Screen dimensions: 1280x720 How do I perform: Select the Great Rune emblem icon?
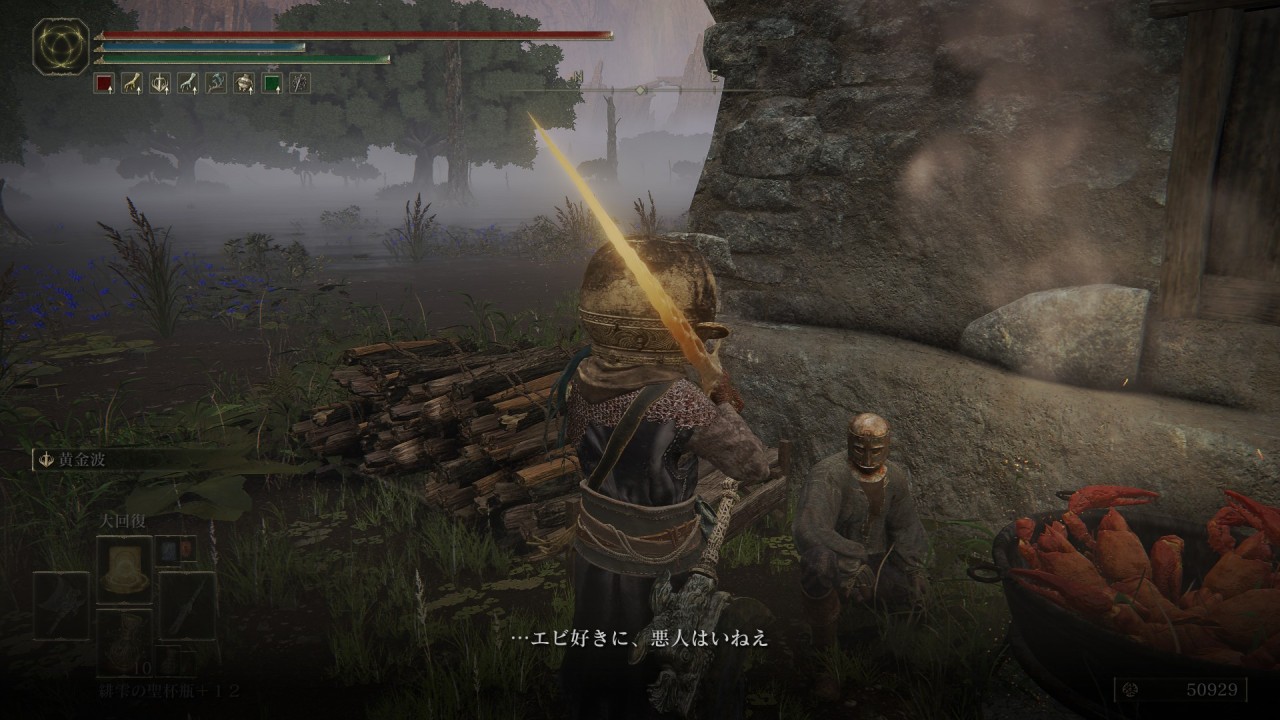61,47
